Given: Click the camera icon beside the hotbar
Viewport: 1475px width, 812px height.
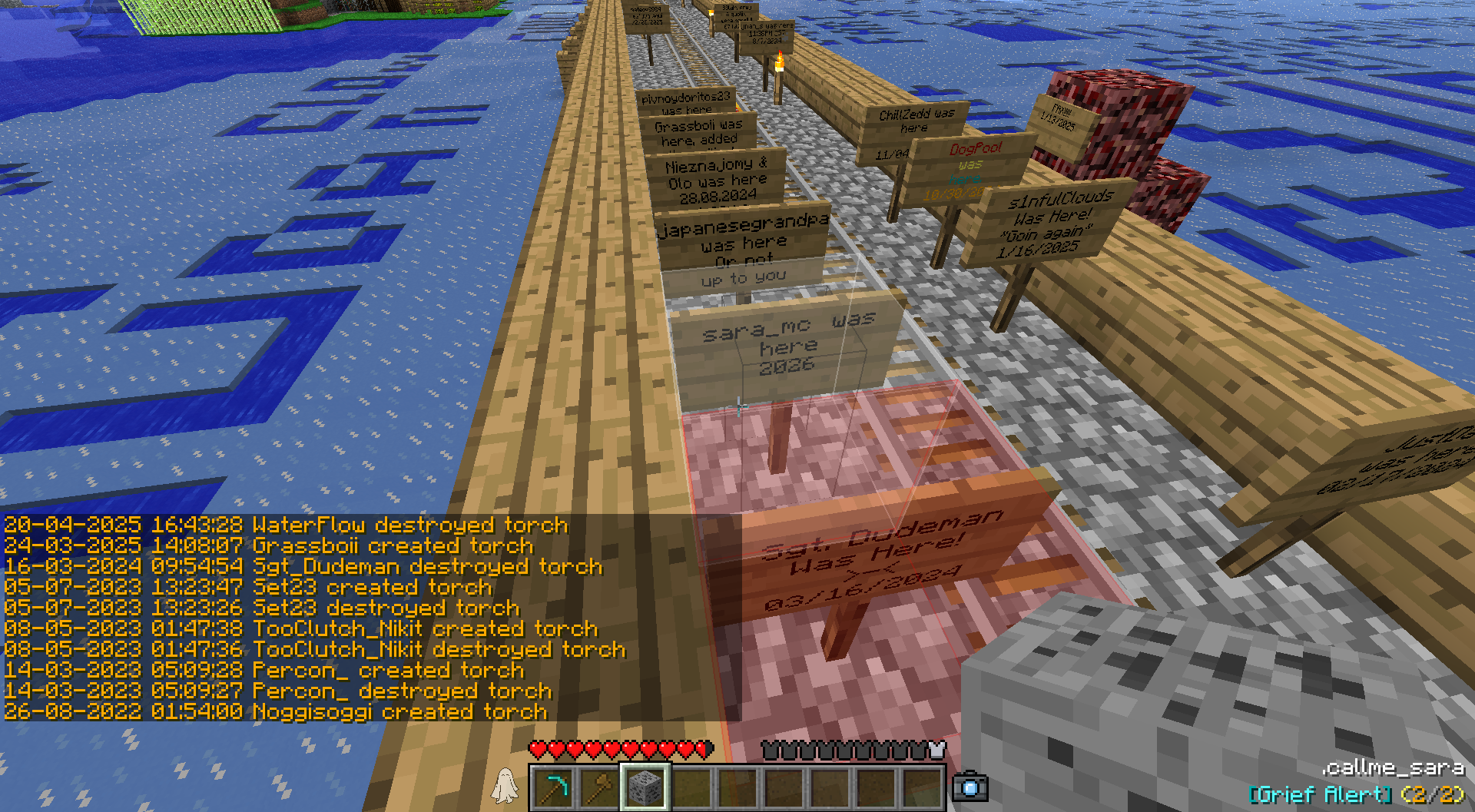Looking at the screenshot, I should (970, 787).
